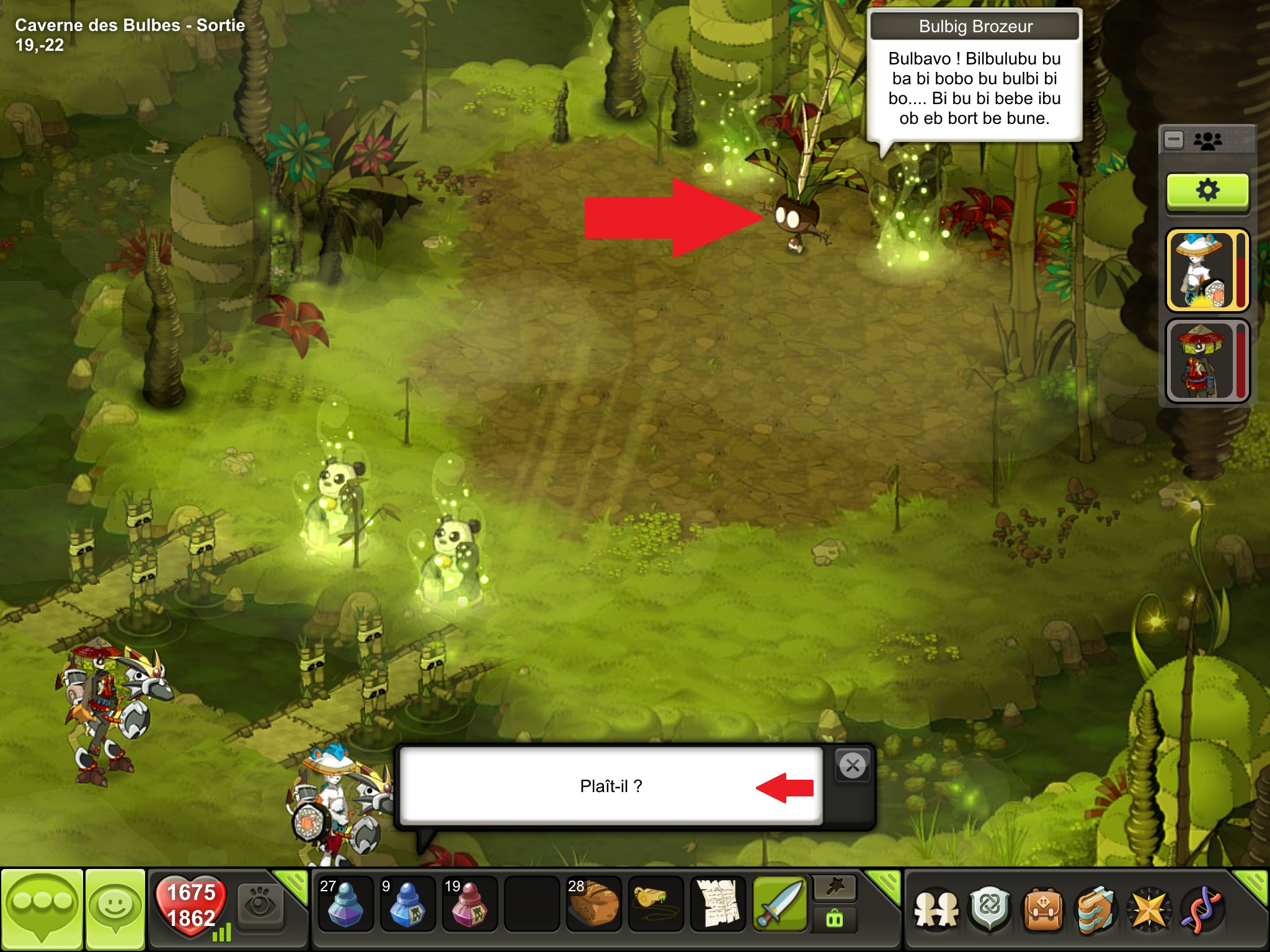Activate the sword weapon attack slot

click(779, 905)
